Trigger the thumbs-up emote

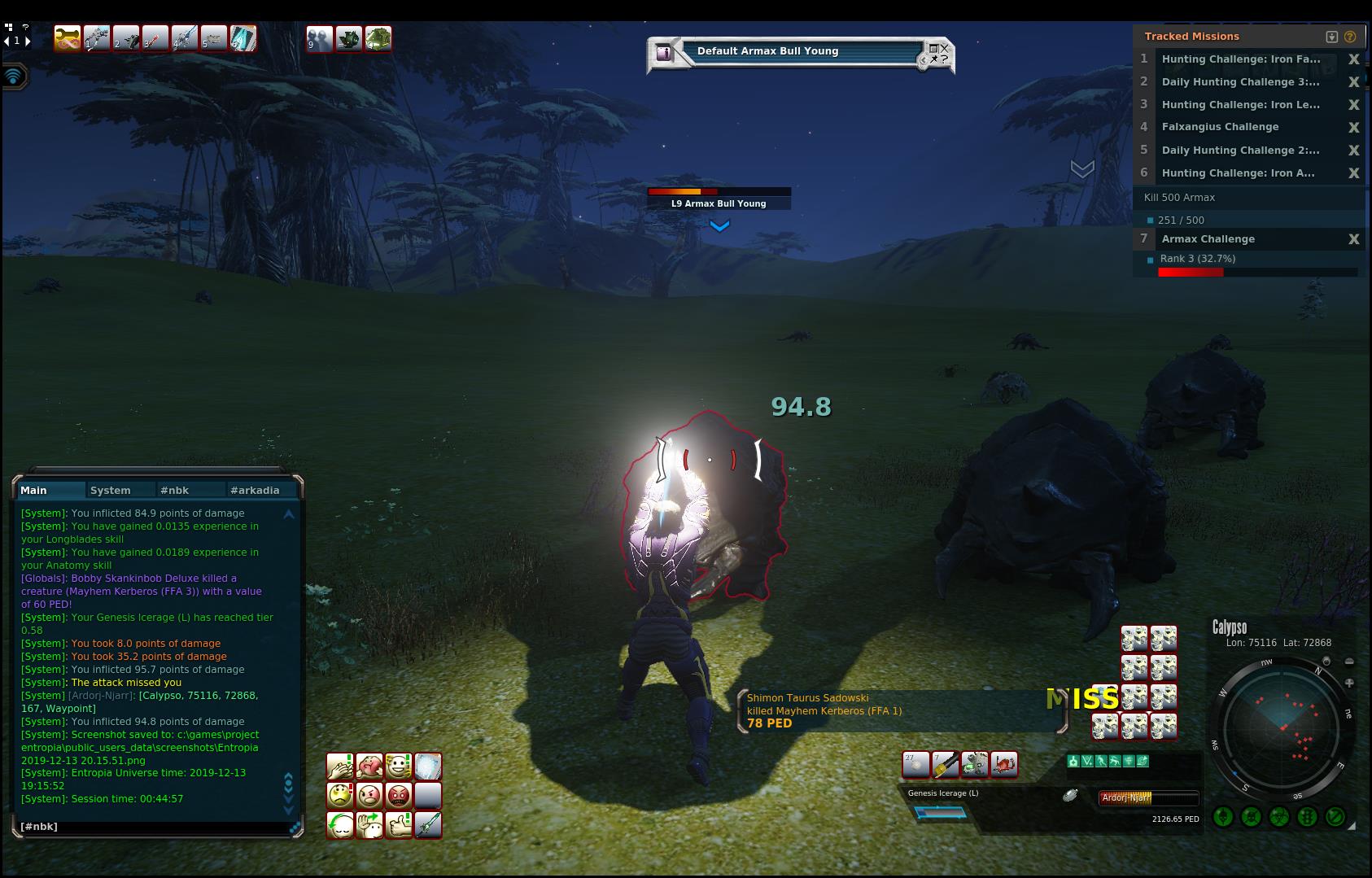coord(398,825)
